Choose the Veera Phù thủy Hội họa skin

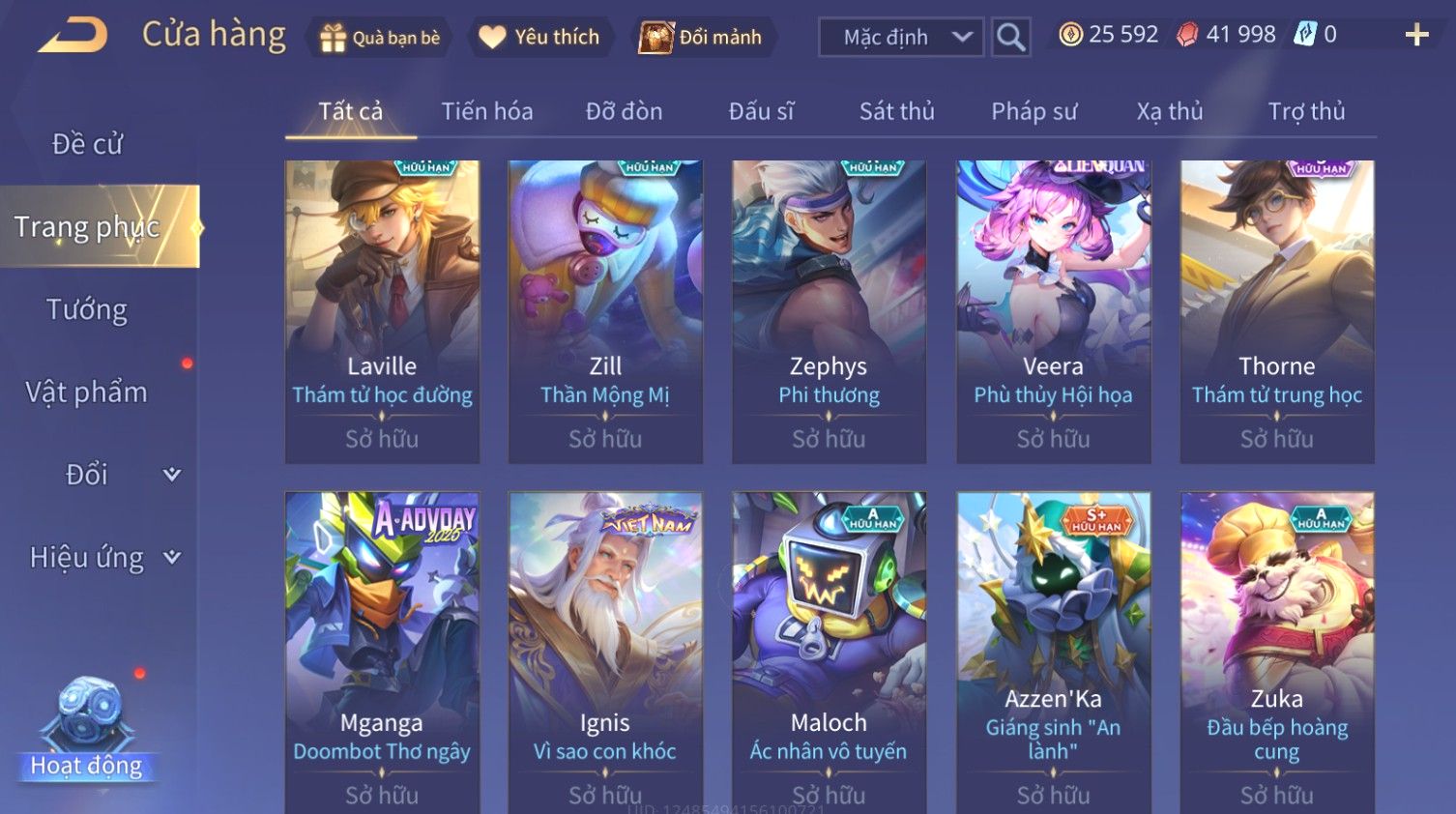click(x=1053, y=311)
